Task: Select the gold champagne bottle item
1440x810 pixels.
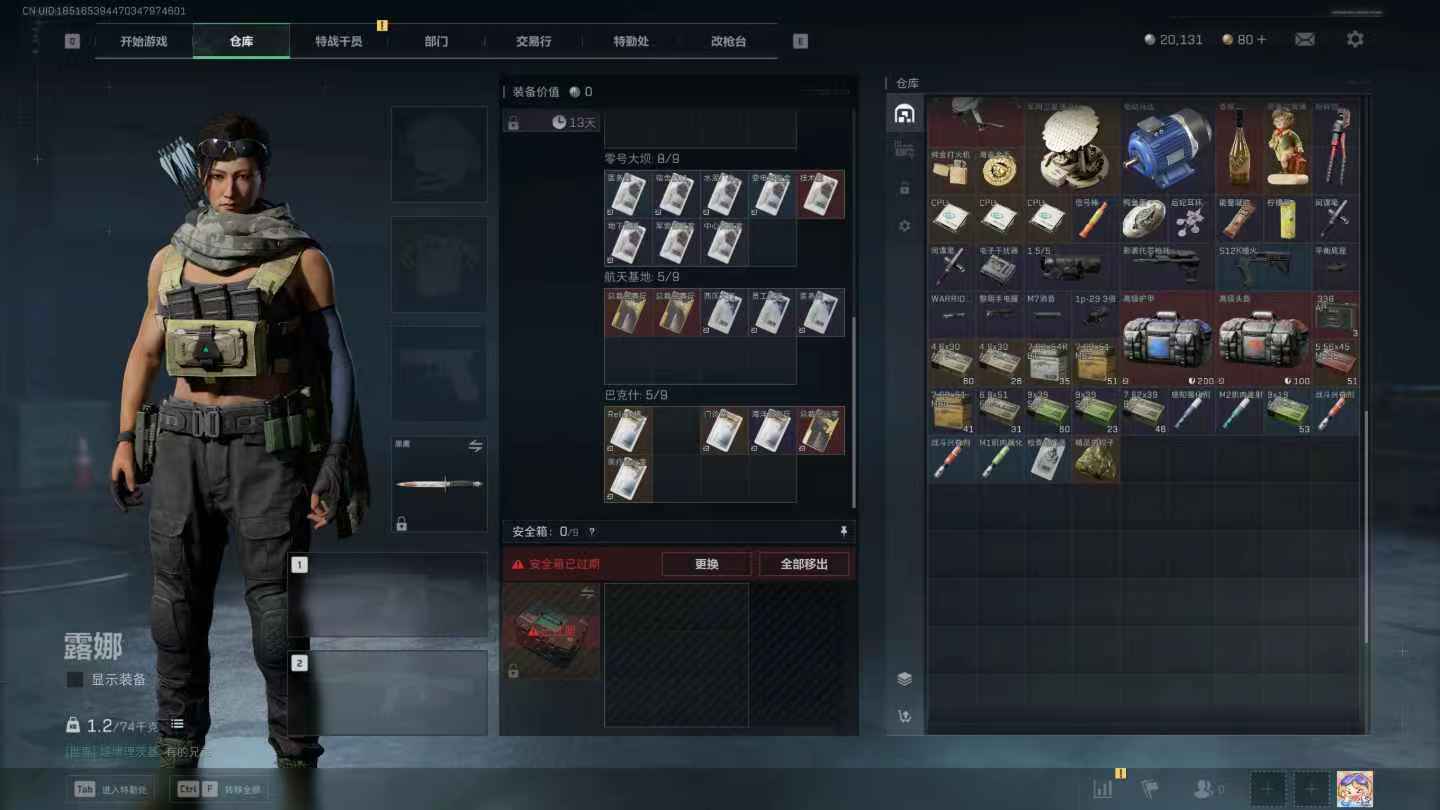Action: click(x=1239, y=148)
